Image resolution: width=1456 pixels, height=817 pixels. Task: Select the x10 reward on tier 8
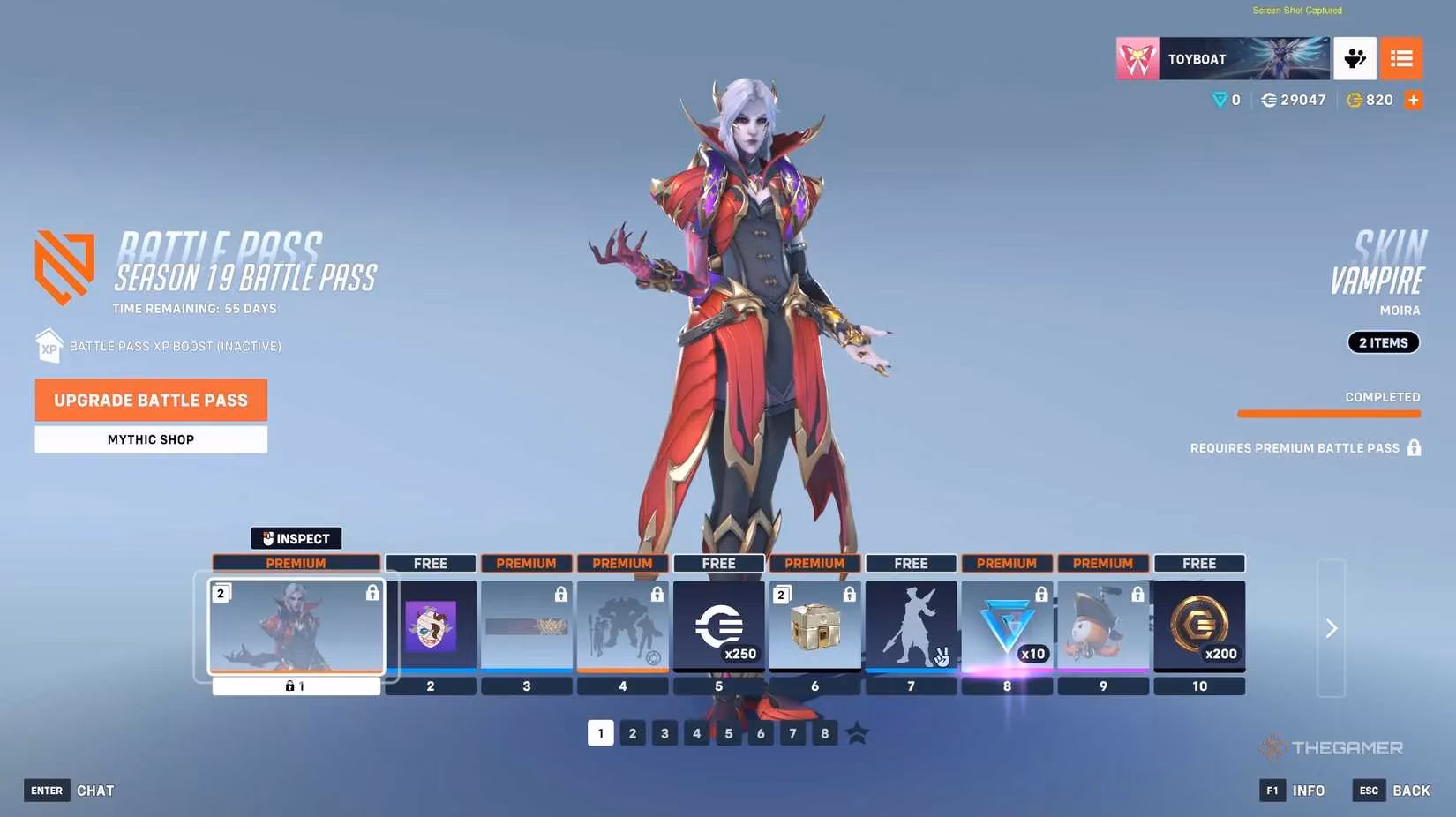point(1007,626)
